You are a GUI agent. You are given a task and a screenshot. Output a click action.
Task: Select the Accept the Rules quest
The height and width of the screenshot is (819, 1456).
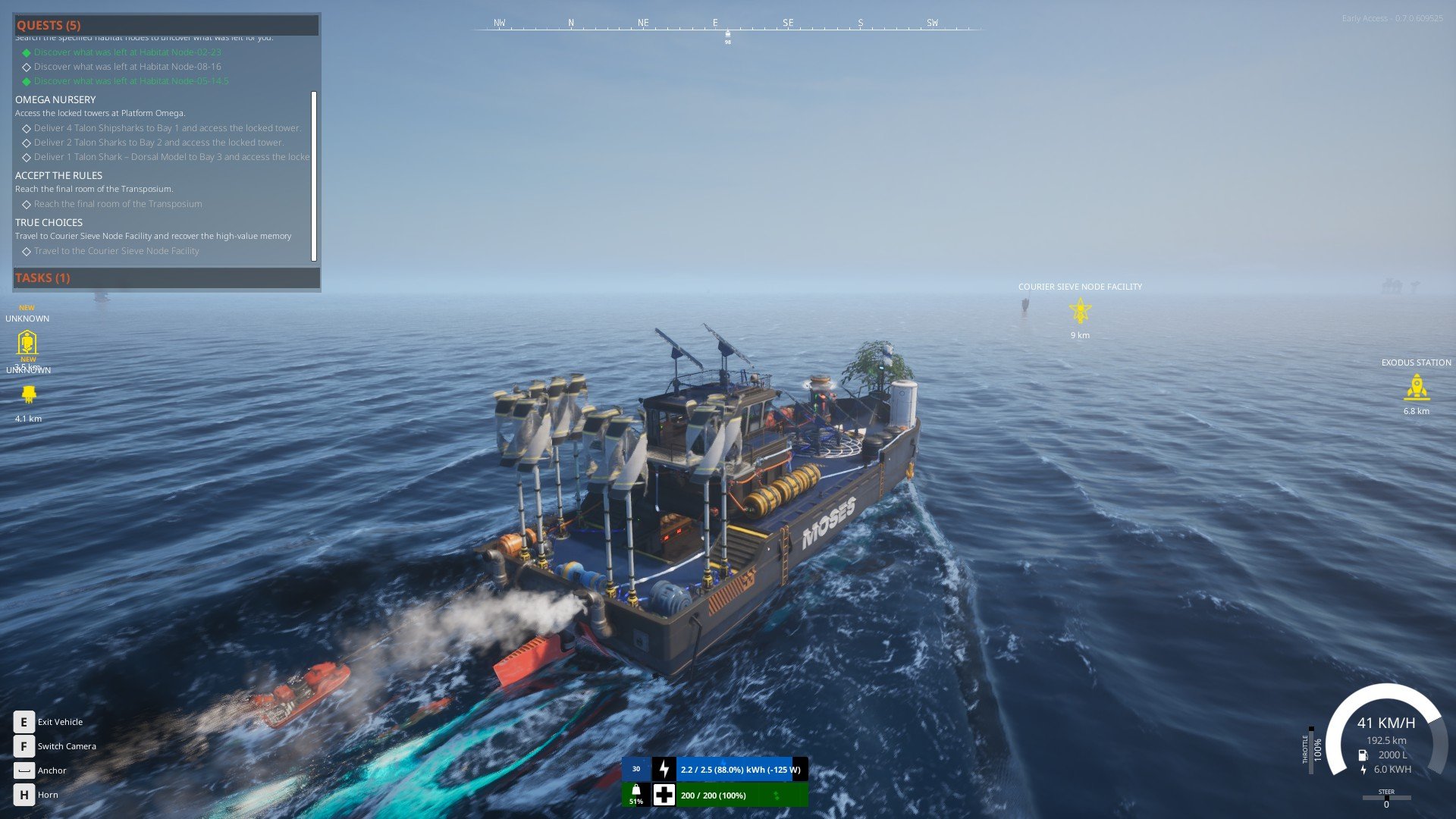58,175
